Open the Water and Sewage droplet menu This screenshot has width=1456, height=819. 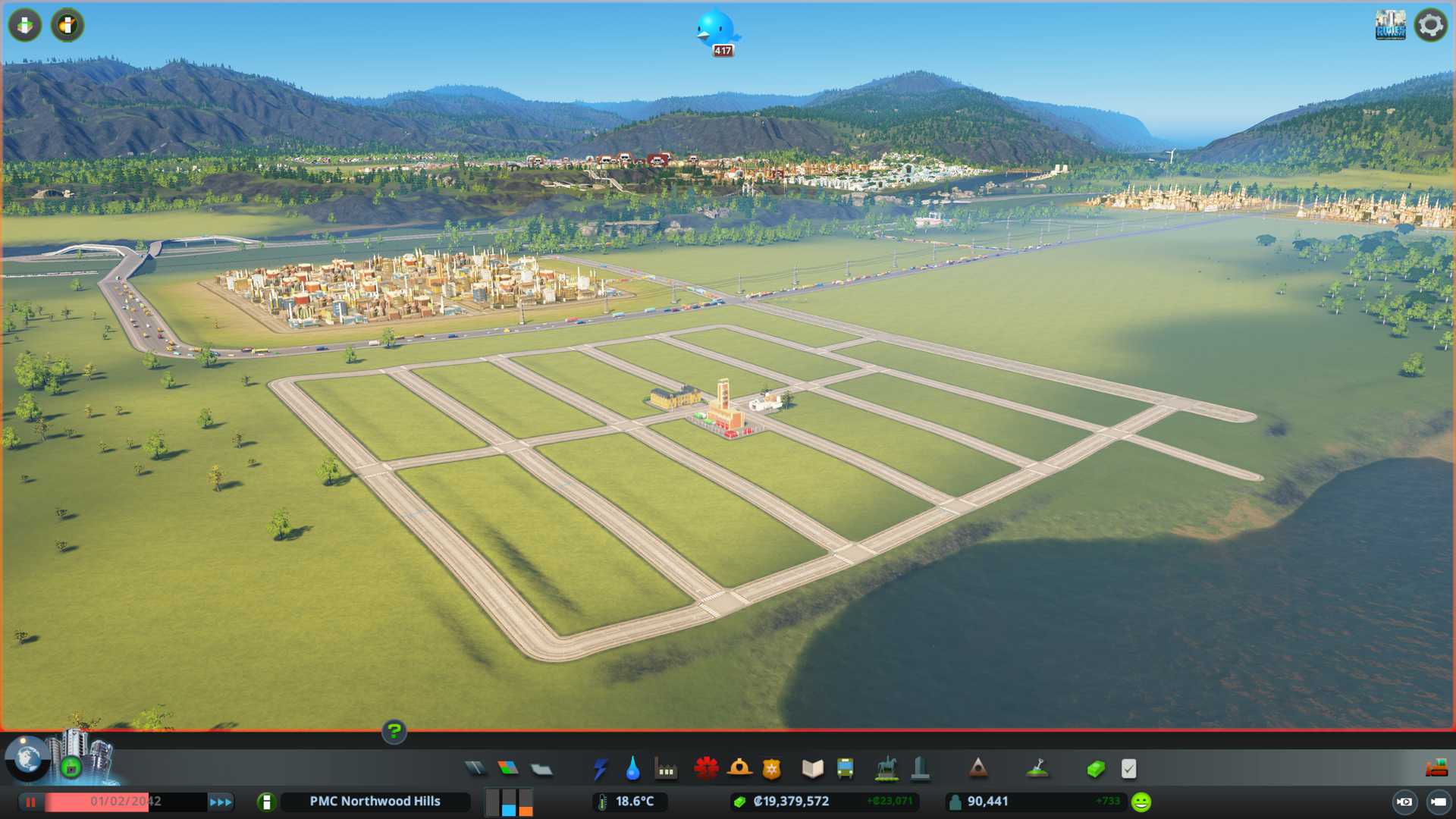click(x=632, y=769)
